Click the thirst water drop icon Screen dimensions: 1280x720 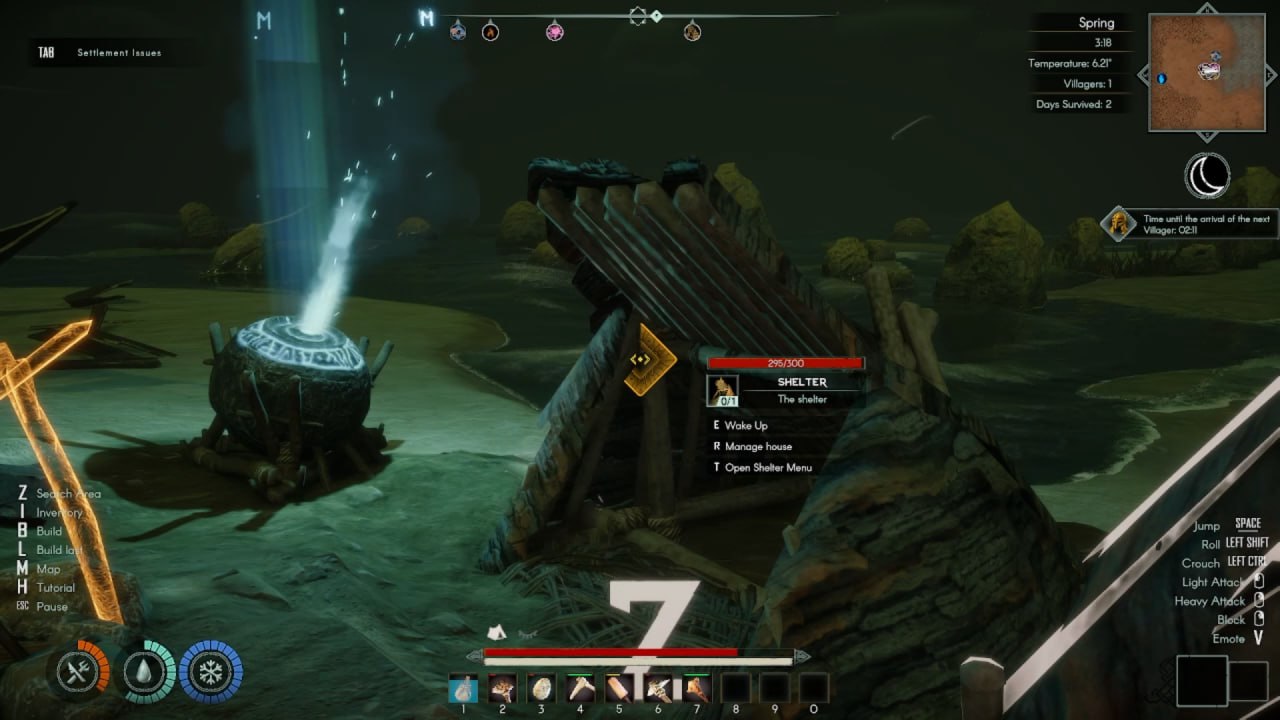[148, 672]
